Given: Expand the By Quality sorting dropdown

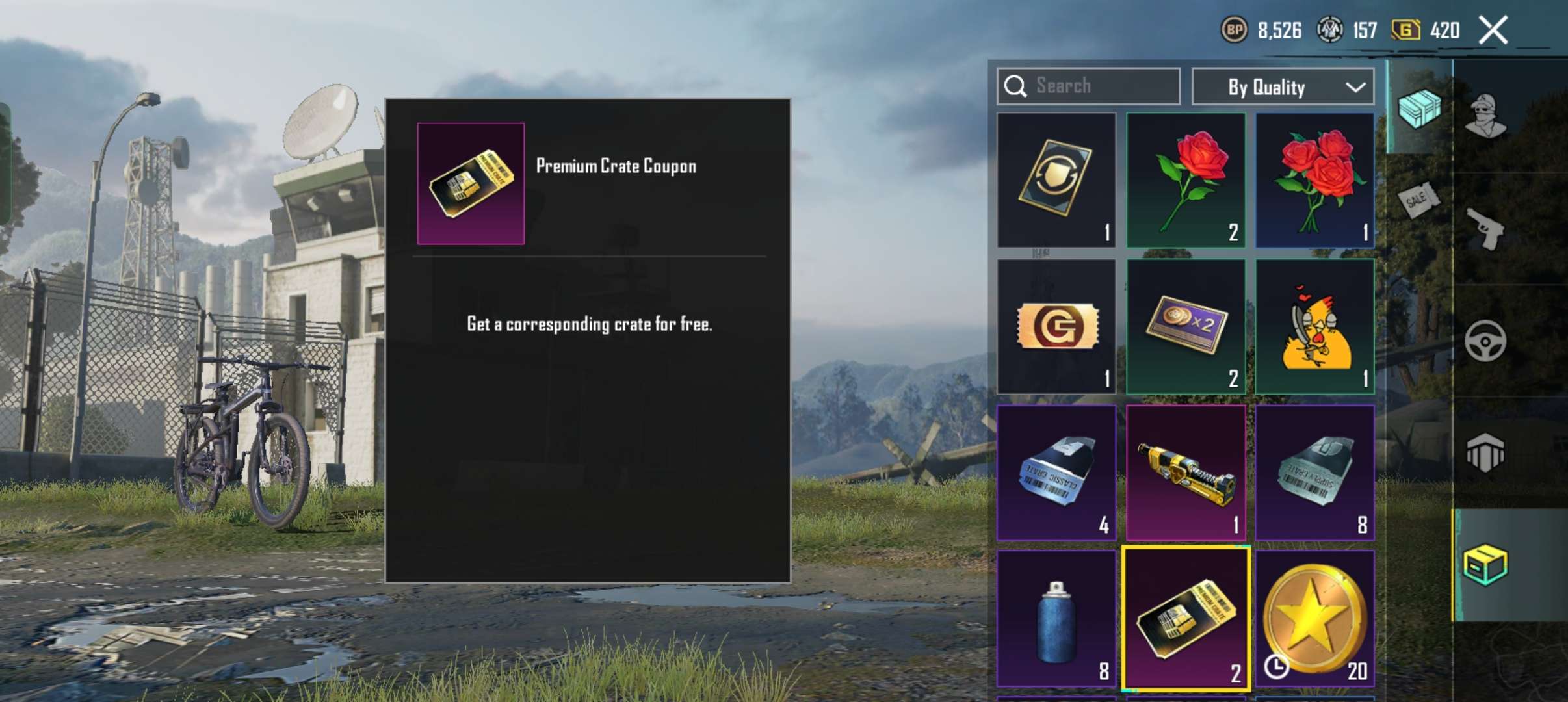Looking at the screenshot, I should pyautogui.click(x=1281, y=86).
